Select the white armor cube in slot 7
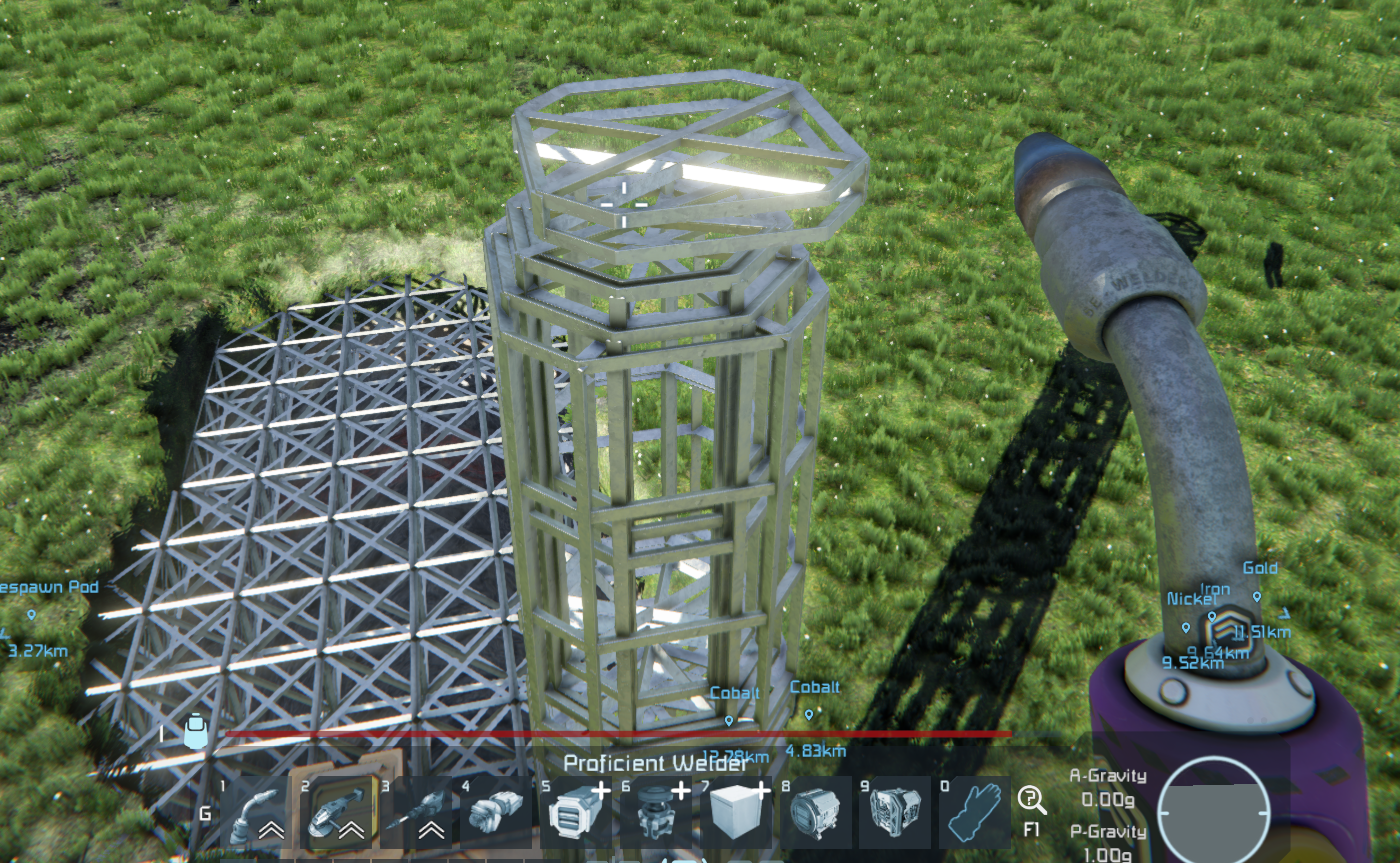 (x=733, y=812)
